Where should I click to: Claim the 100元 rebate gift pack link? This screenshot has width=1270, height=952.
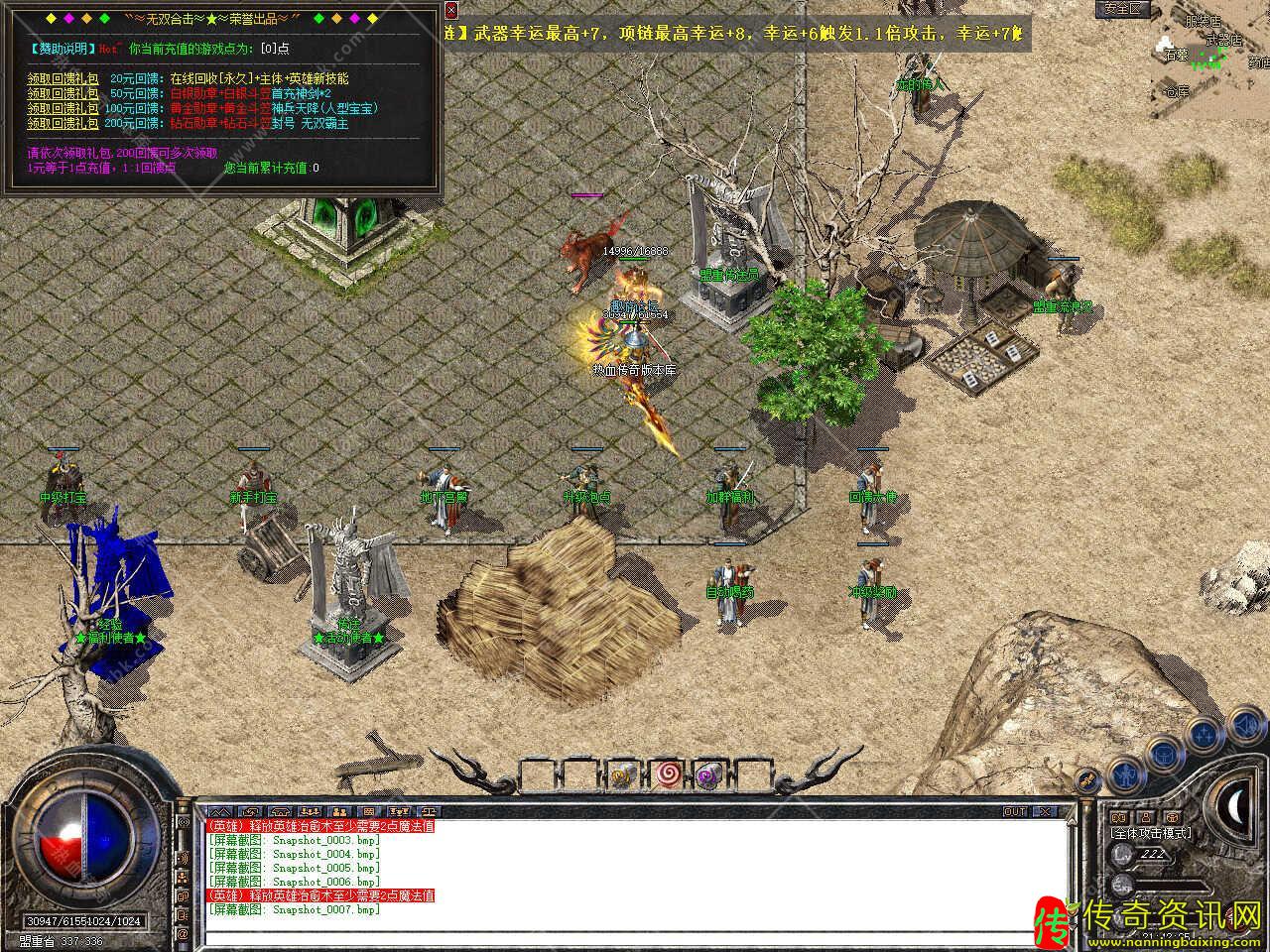click(63, 108)
